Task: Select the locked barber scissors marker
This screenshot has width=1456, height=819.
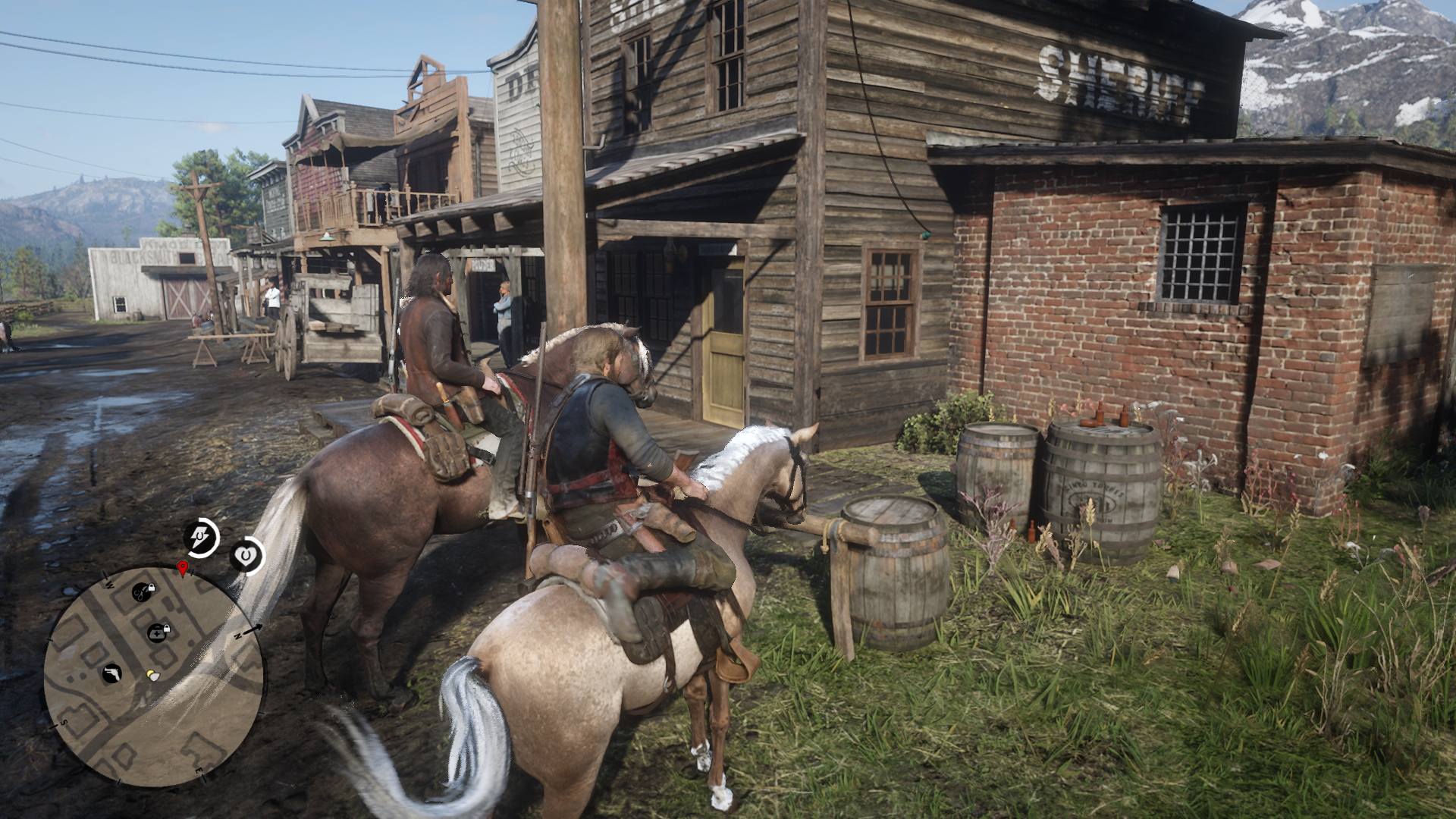Action: tap(142, 591)
